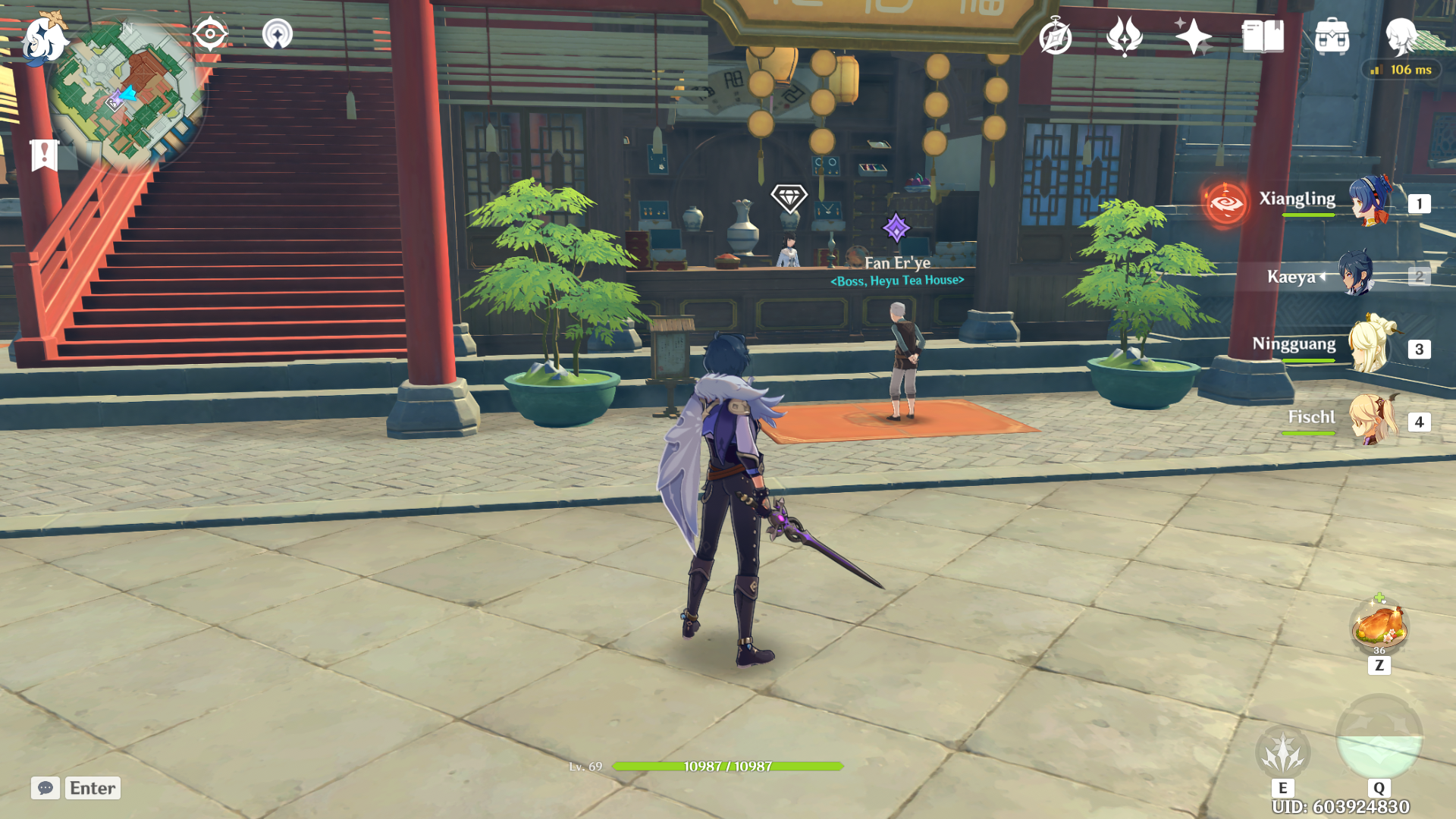This screenshot has height=819, width=1456.
Task: Open the chat box
Action: coord(45,788)
